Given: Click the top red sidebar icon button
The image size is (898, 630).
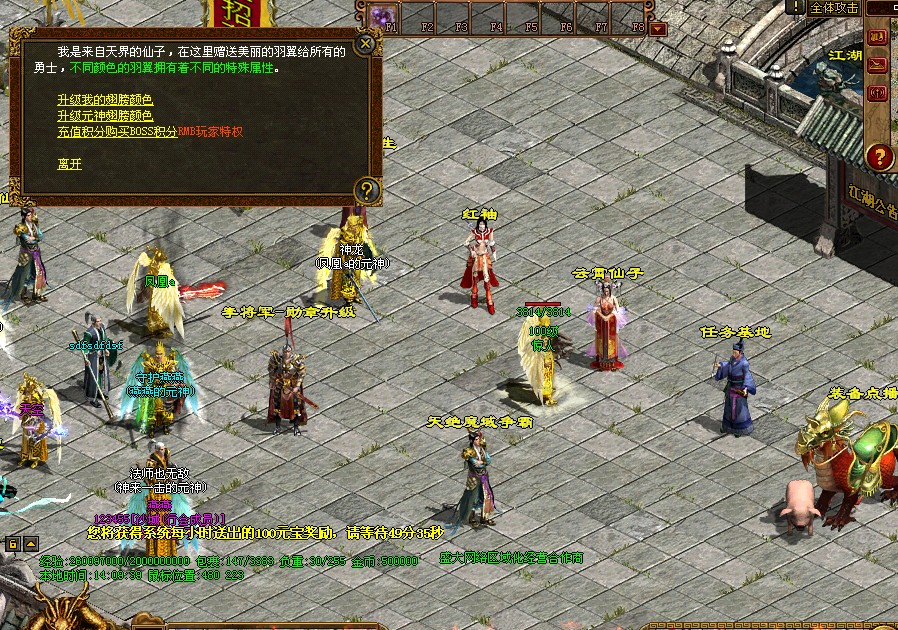Looking at the screenshot, I should [x=878, y=37].
